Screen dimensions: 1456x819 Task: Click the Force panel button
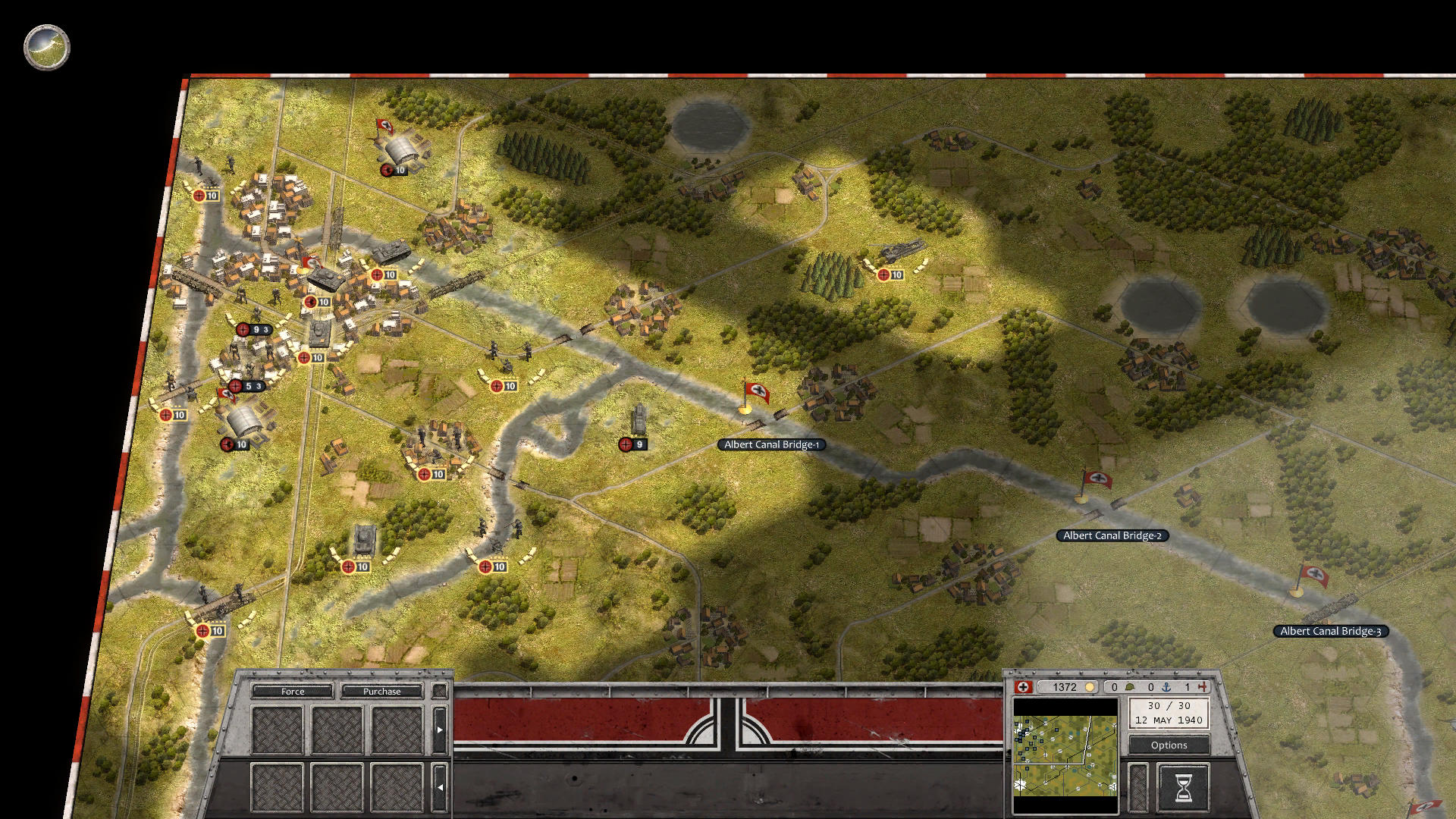coord(293,692)
